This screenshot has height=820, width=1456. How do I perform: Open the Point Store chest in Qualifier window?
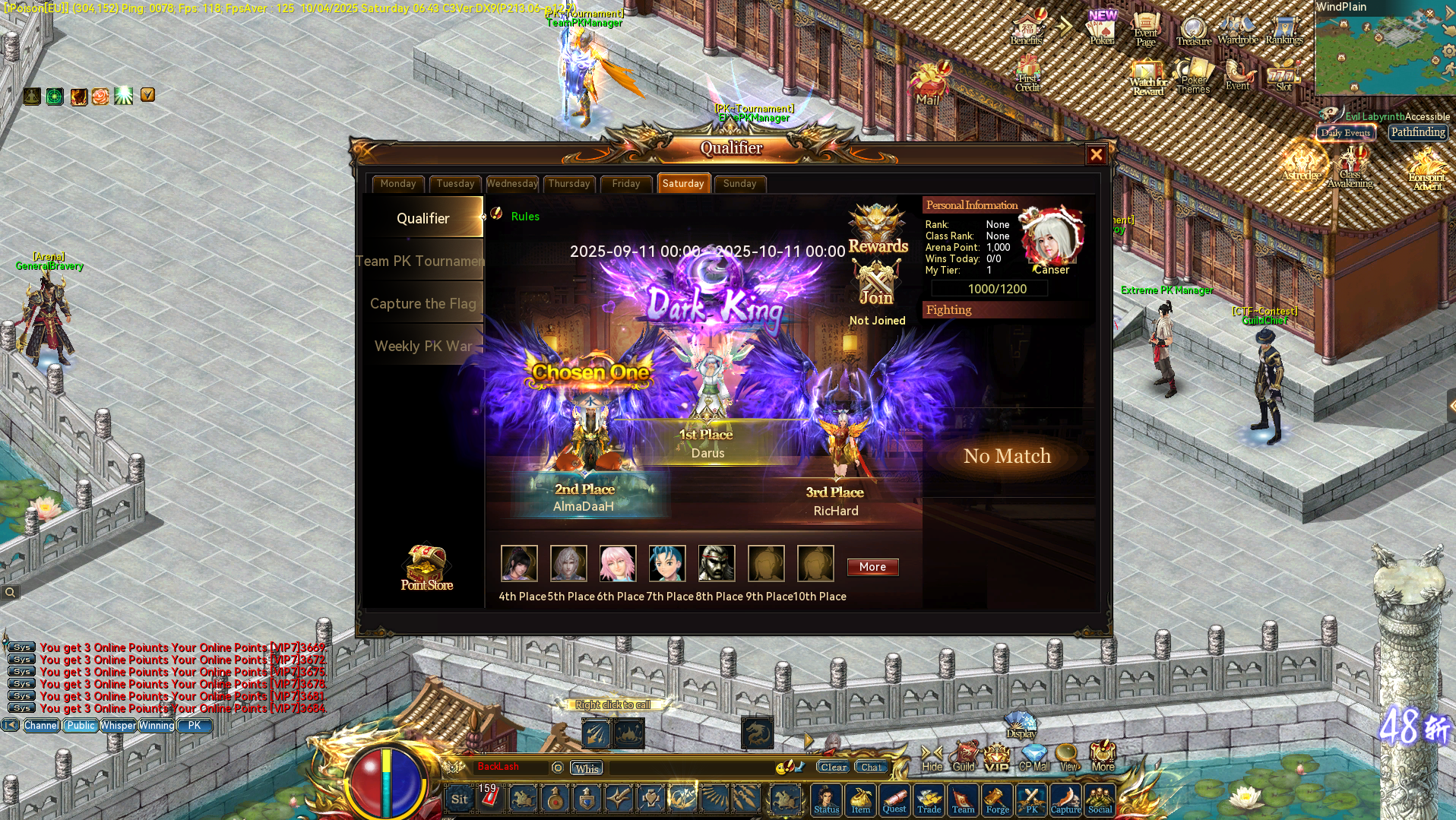pos(426,564)
